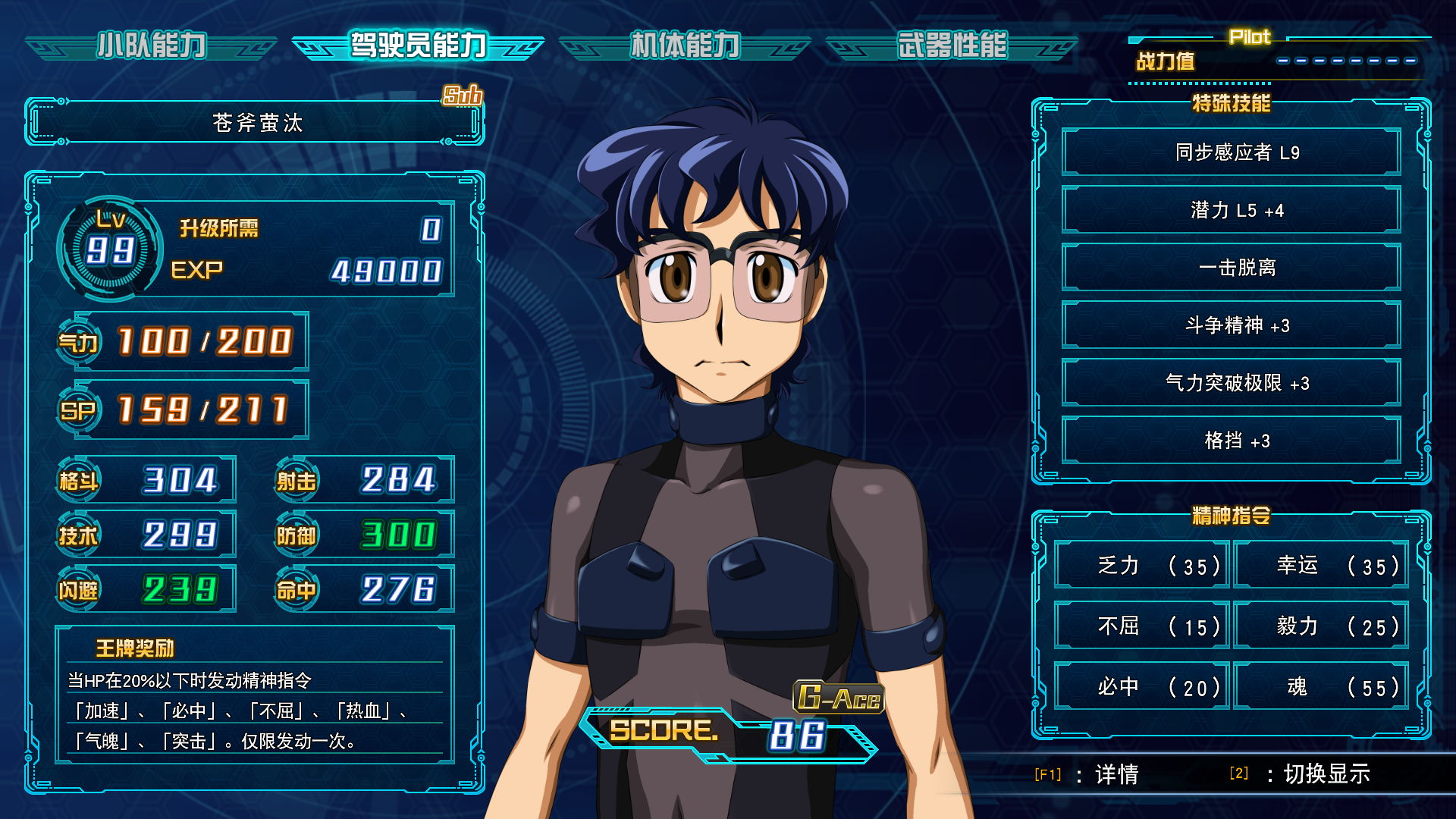Click the 不屈 spirit command
Image resolution: width=1456 pixels, height=819 pixels.
point(1141,626)
